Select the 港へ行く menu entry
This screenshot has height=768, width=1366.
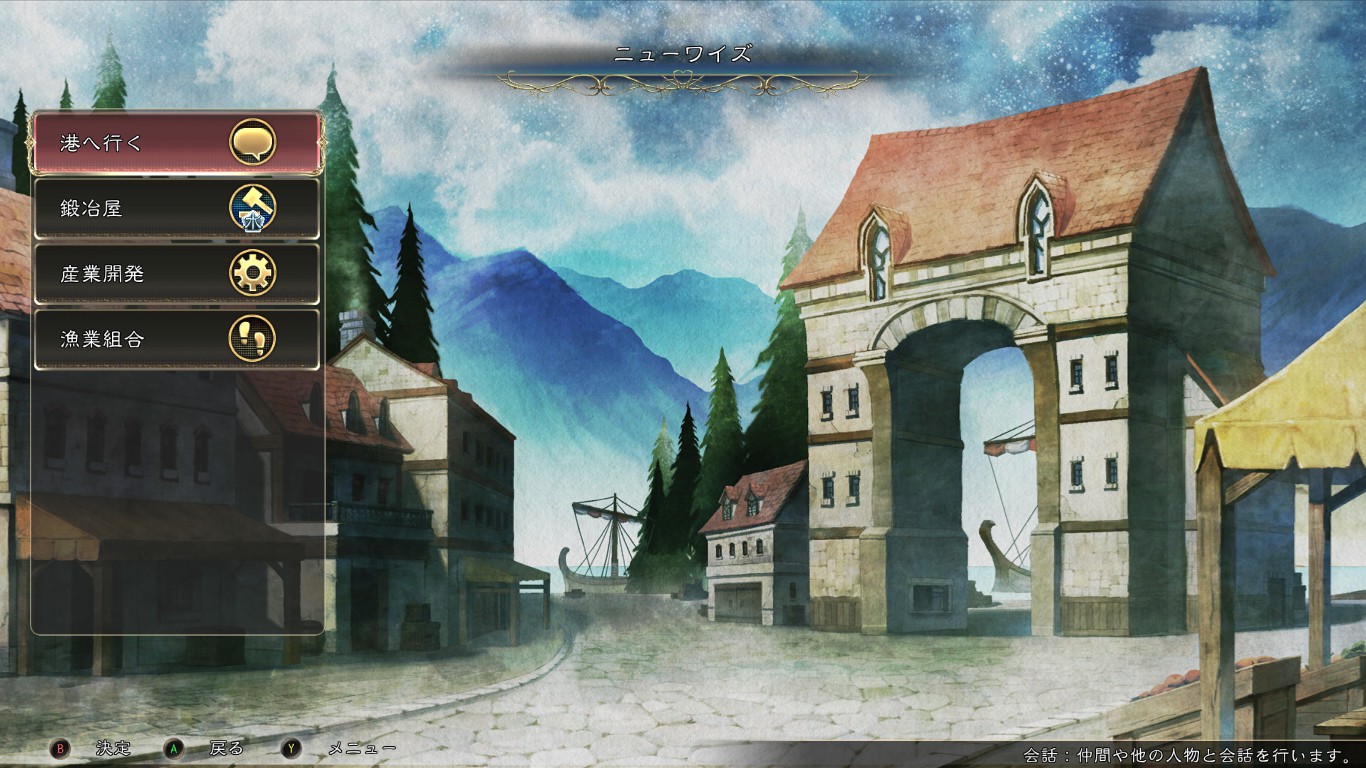(177, 143)
